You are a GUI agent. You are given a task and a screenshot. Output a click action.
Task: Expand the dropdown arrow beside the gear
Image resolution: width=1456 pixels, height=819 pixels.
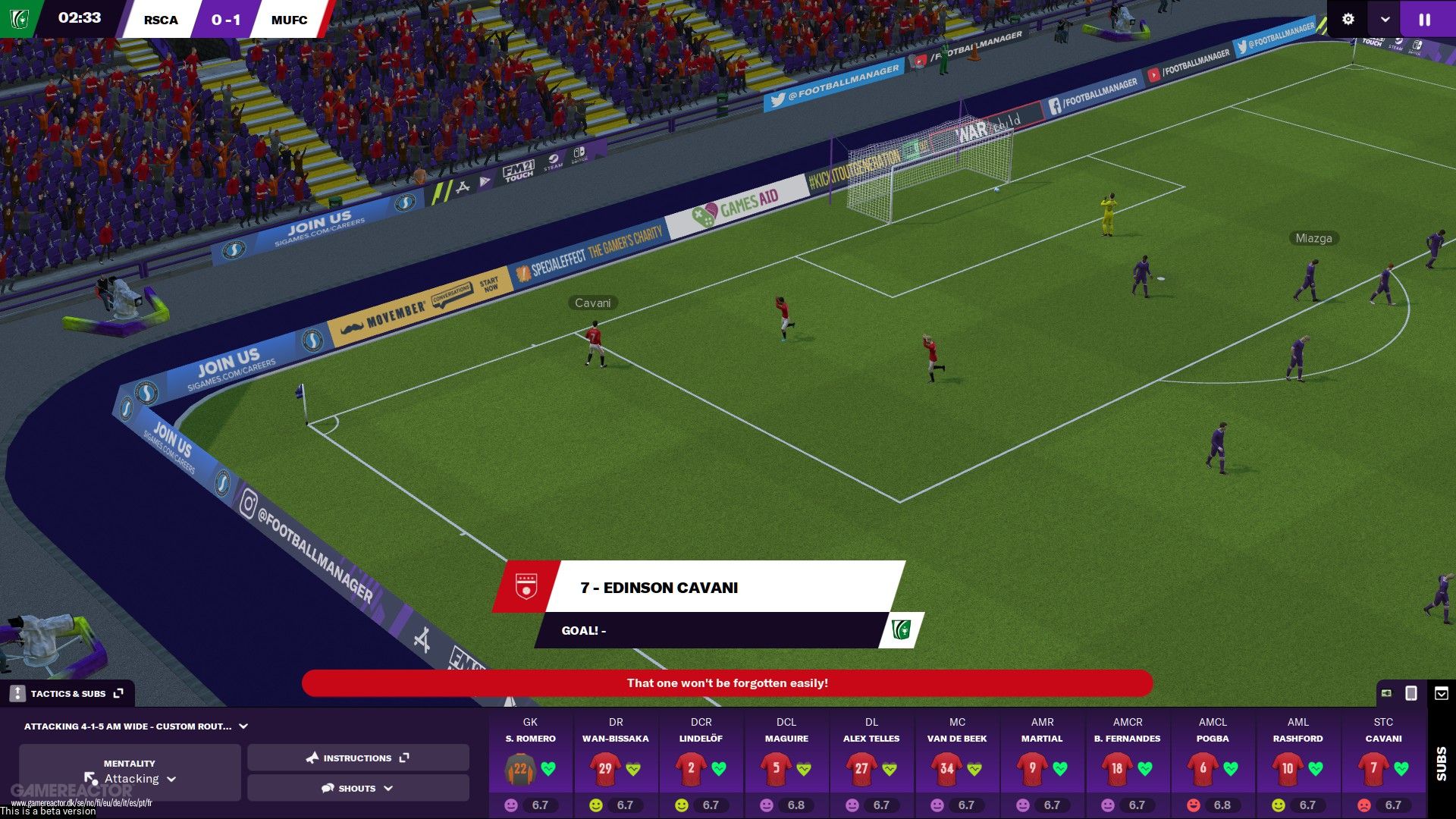pos(1385,20)
